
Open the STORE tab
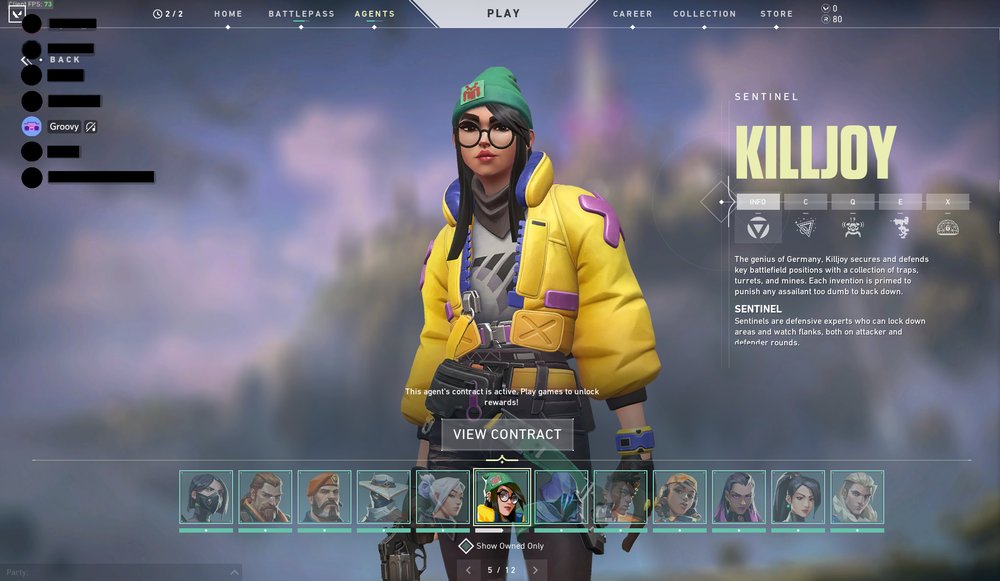[x=776, y=14]
